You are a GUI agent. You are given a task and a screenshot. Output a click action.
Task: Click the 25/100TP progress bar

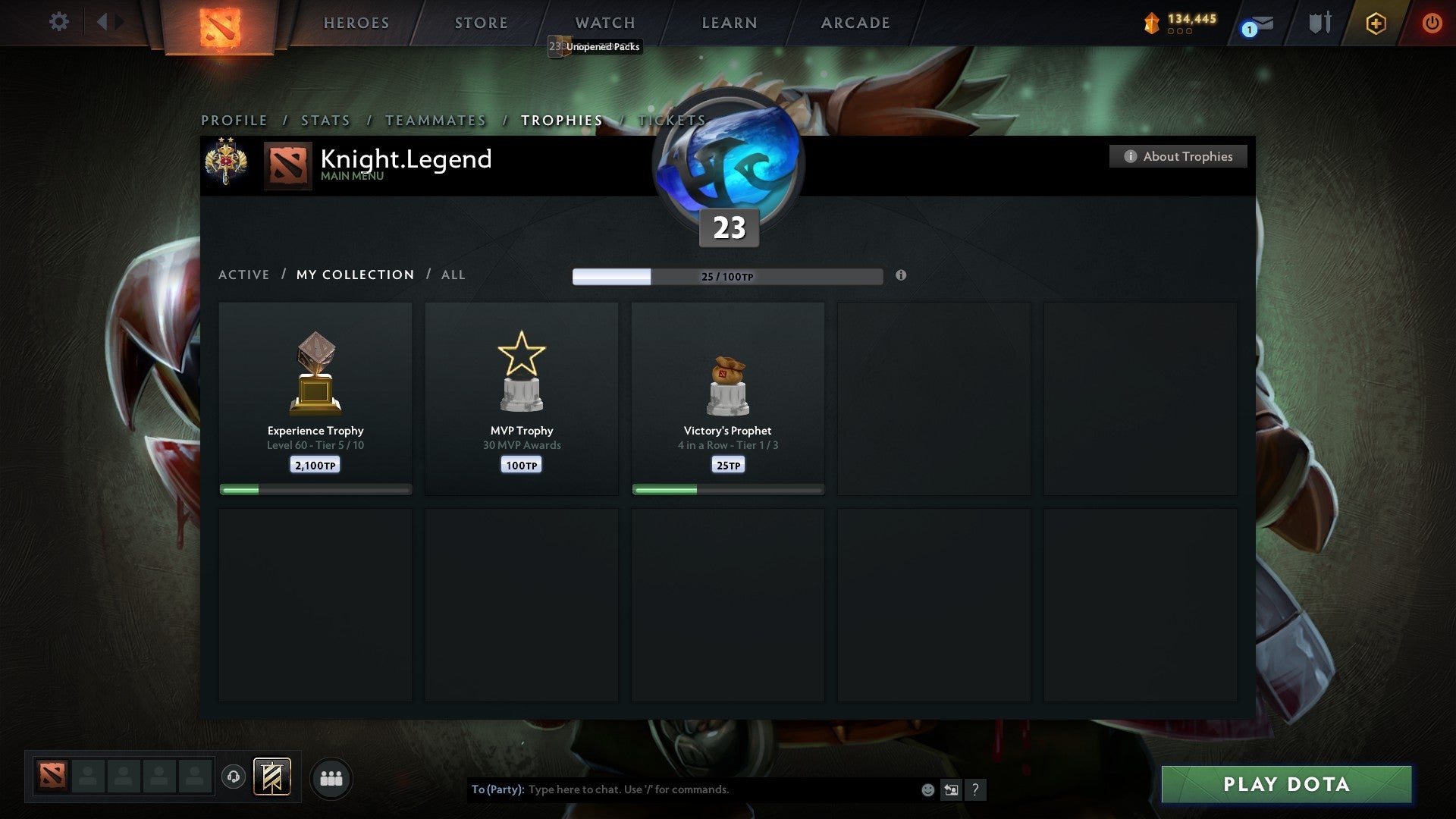coord(726,277)
